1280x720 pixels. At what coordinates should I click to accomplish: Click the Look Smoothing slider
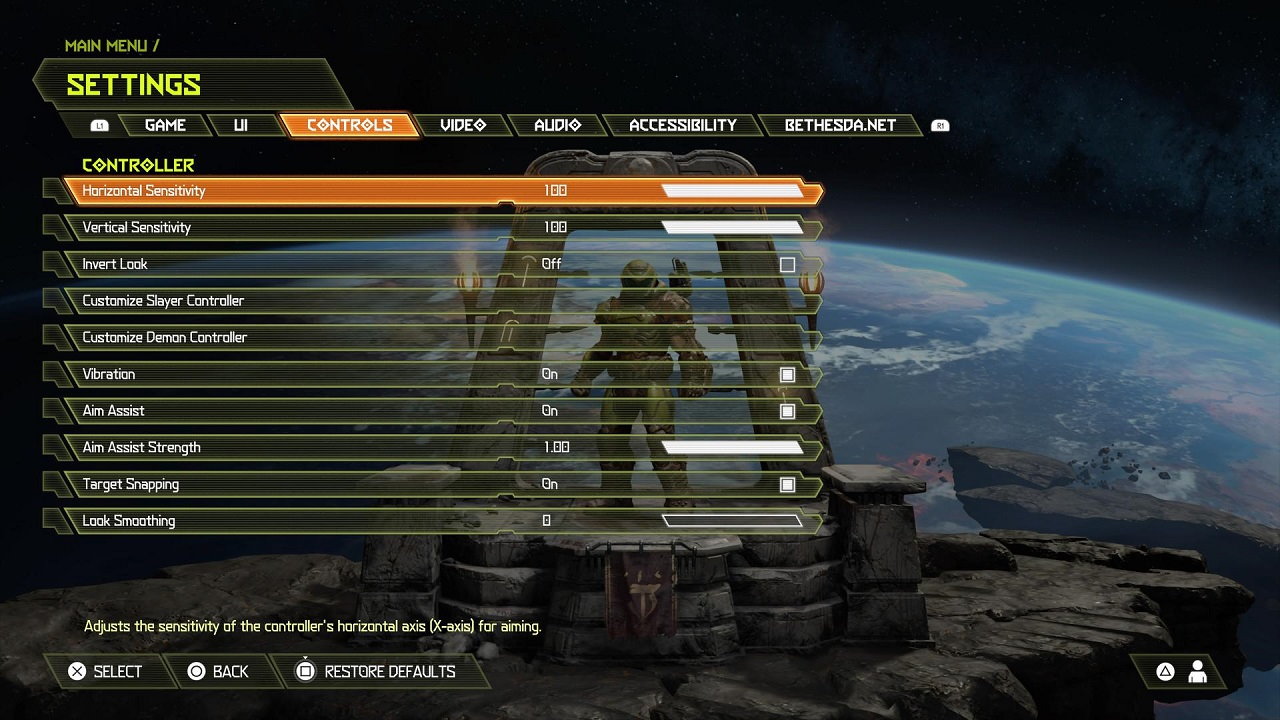coord(732,521)
